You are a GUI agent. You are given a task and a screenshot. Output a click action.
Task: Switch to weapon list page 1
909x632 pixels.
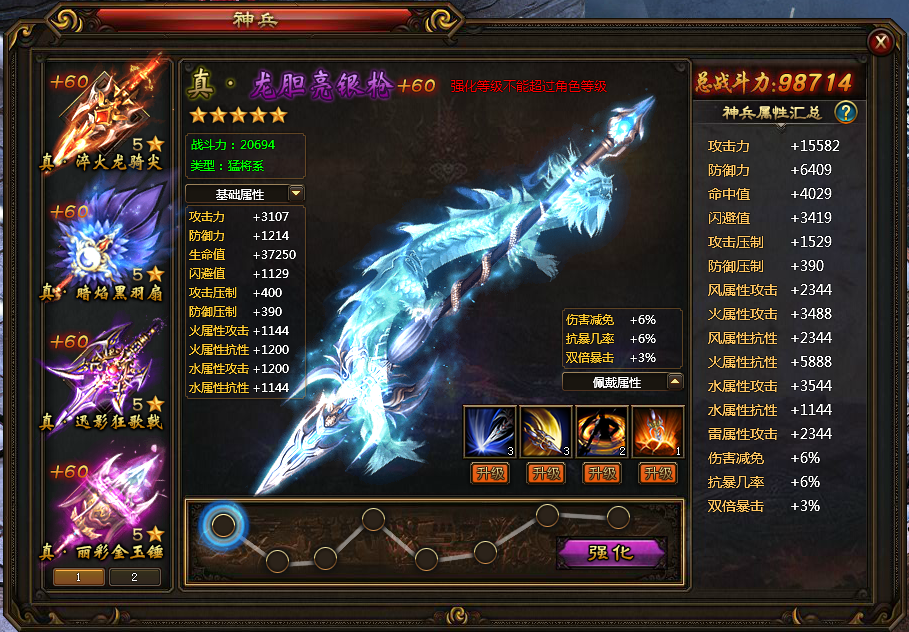coord(78,576)
